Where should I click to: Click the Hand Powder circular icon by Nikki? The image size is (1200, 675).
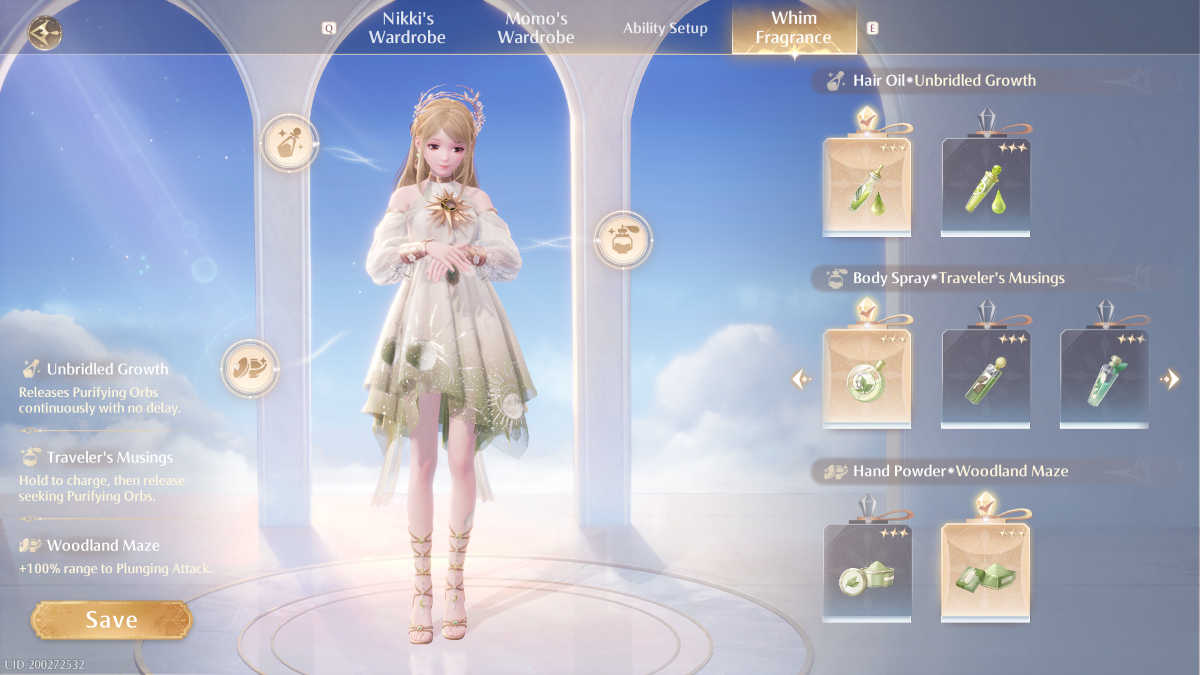(x=249, y=367)
